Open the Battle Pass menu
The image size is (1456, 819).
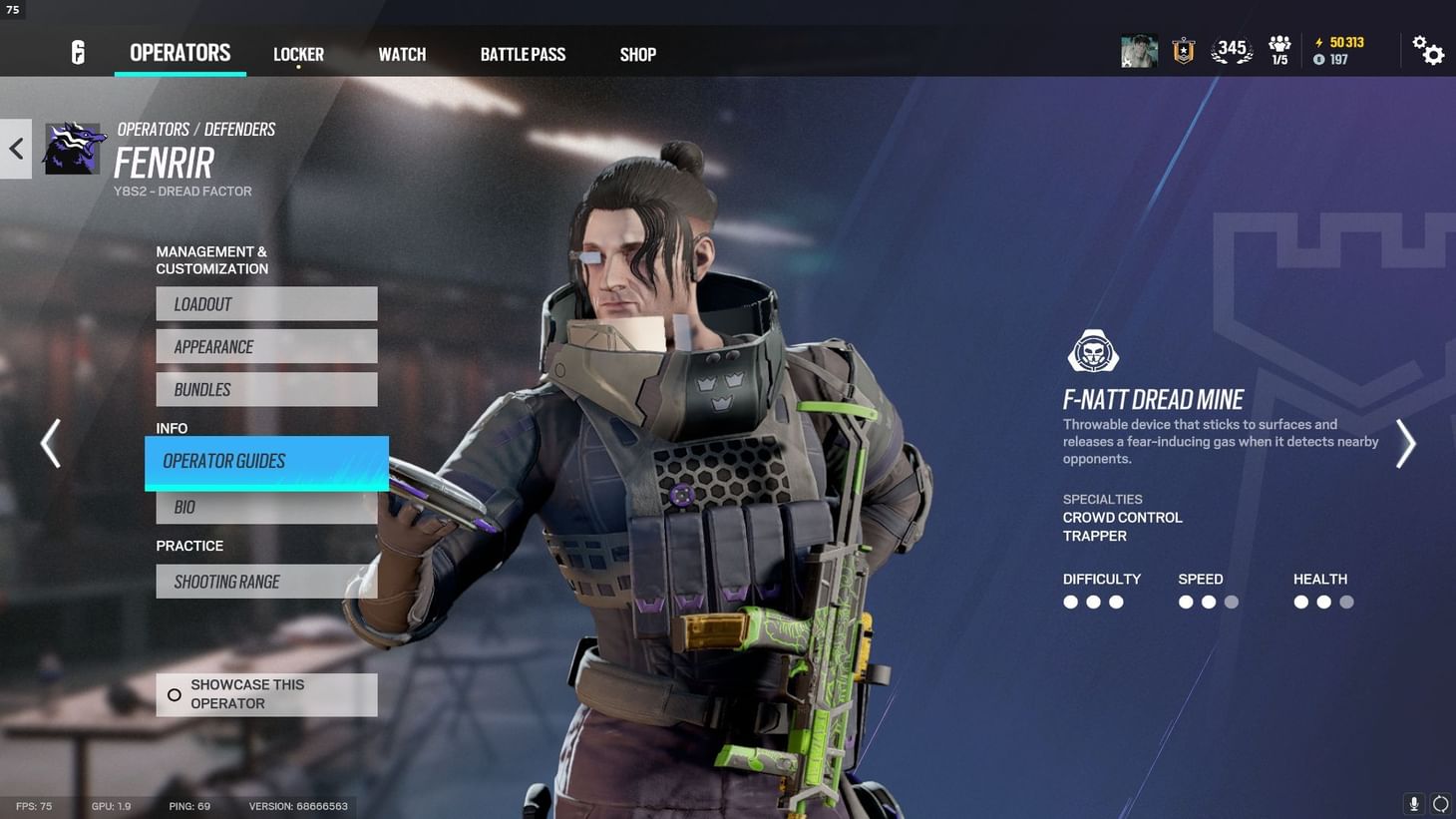click(523, 54)
